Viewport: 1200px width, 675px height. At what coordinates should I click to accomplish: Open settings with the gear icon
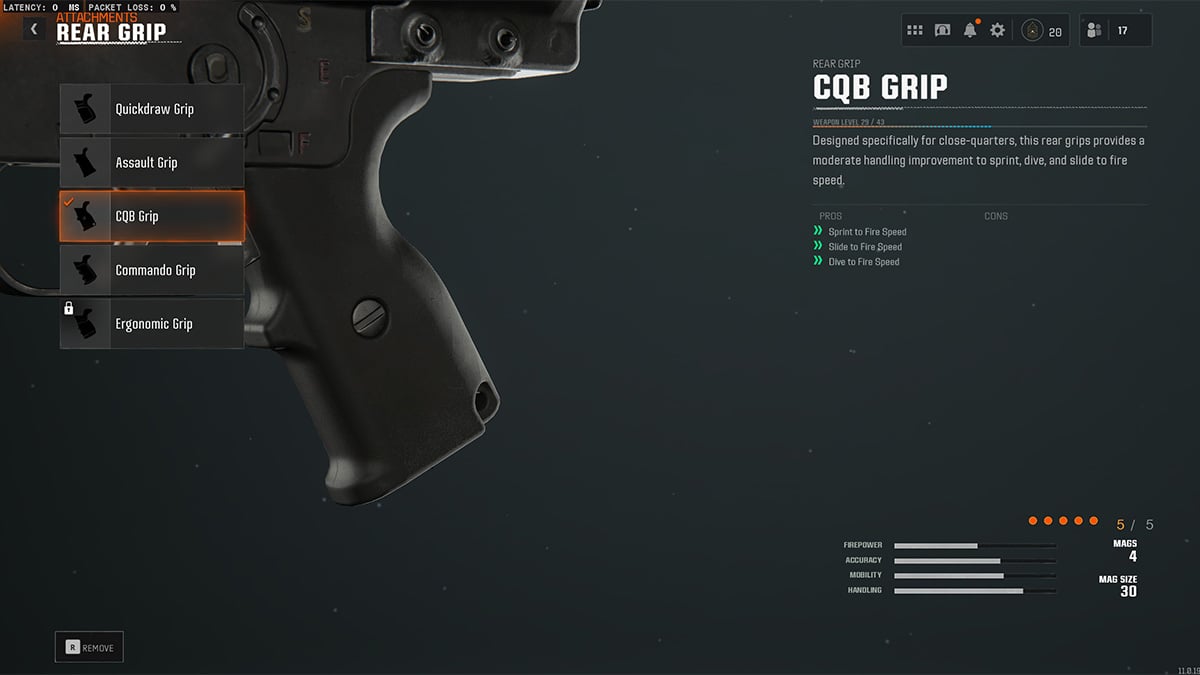click(997, 31)
